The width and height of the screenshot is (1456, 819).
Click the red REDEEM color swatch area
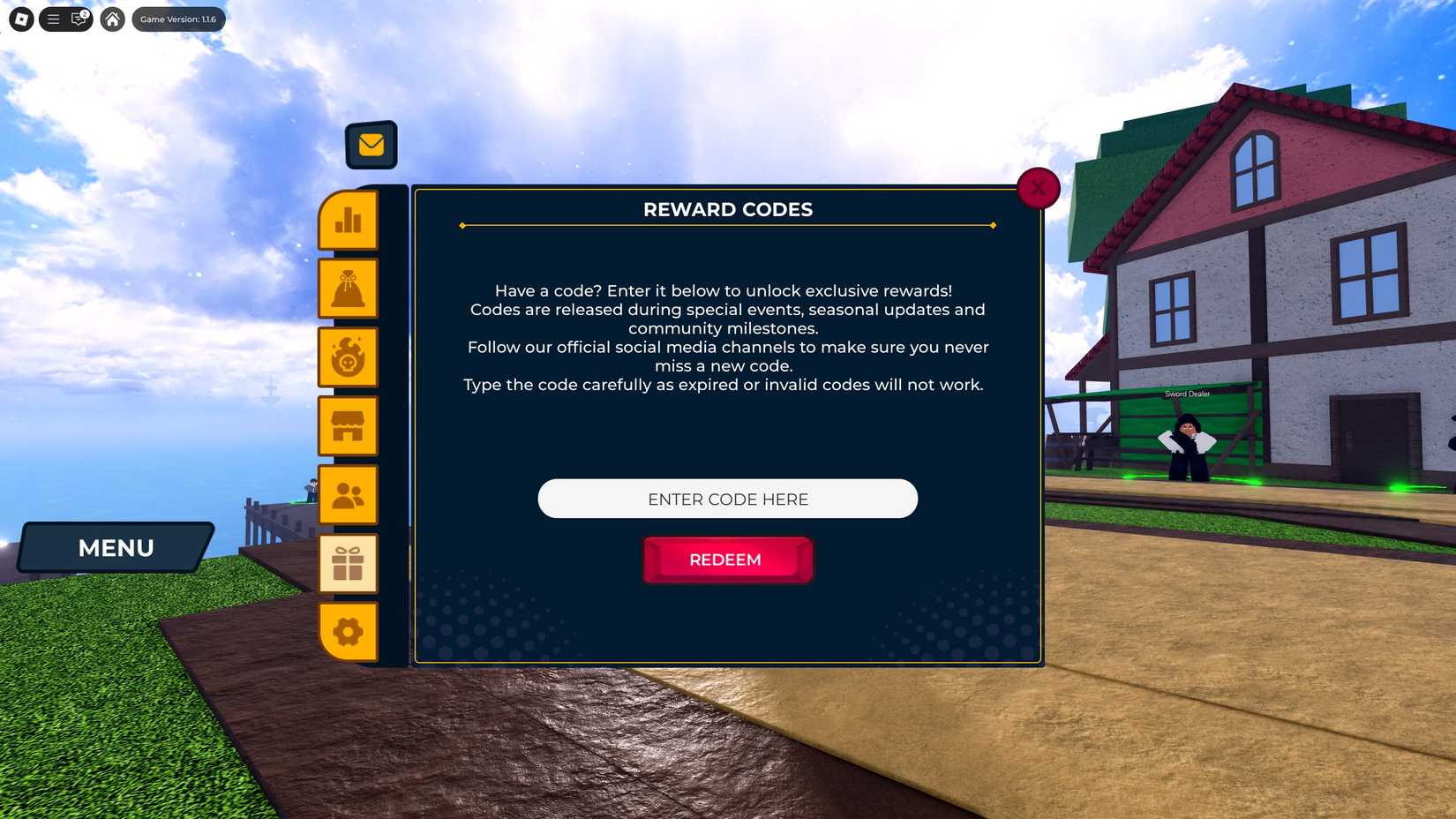[x=727, y=560]
